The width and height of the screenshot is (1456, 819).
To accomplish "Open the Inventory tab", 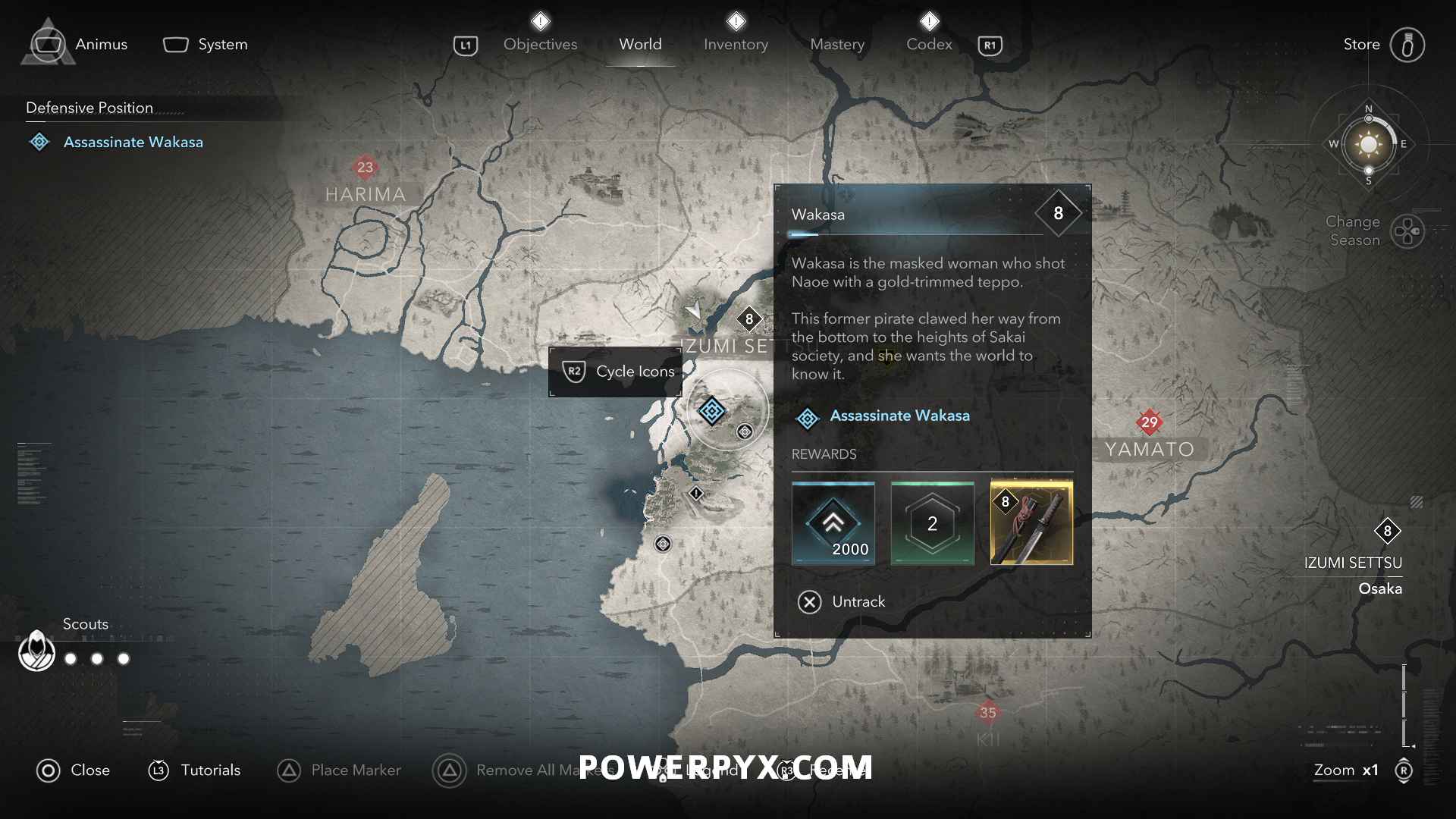I will 736,44.
